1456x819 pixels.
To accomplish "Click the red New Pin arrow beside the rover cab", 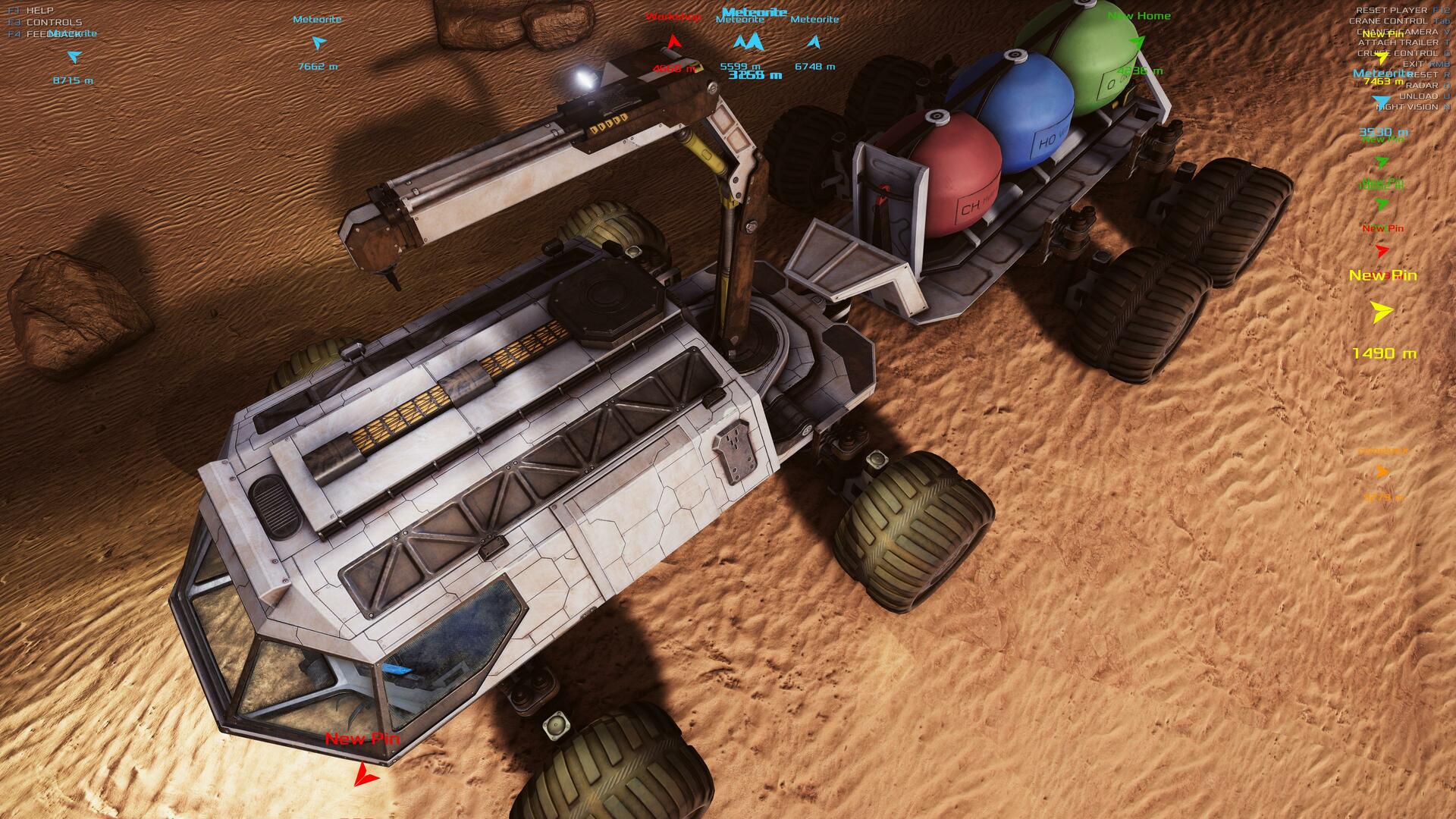I will click(x=366, y=773).
